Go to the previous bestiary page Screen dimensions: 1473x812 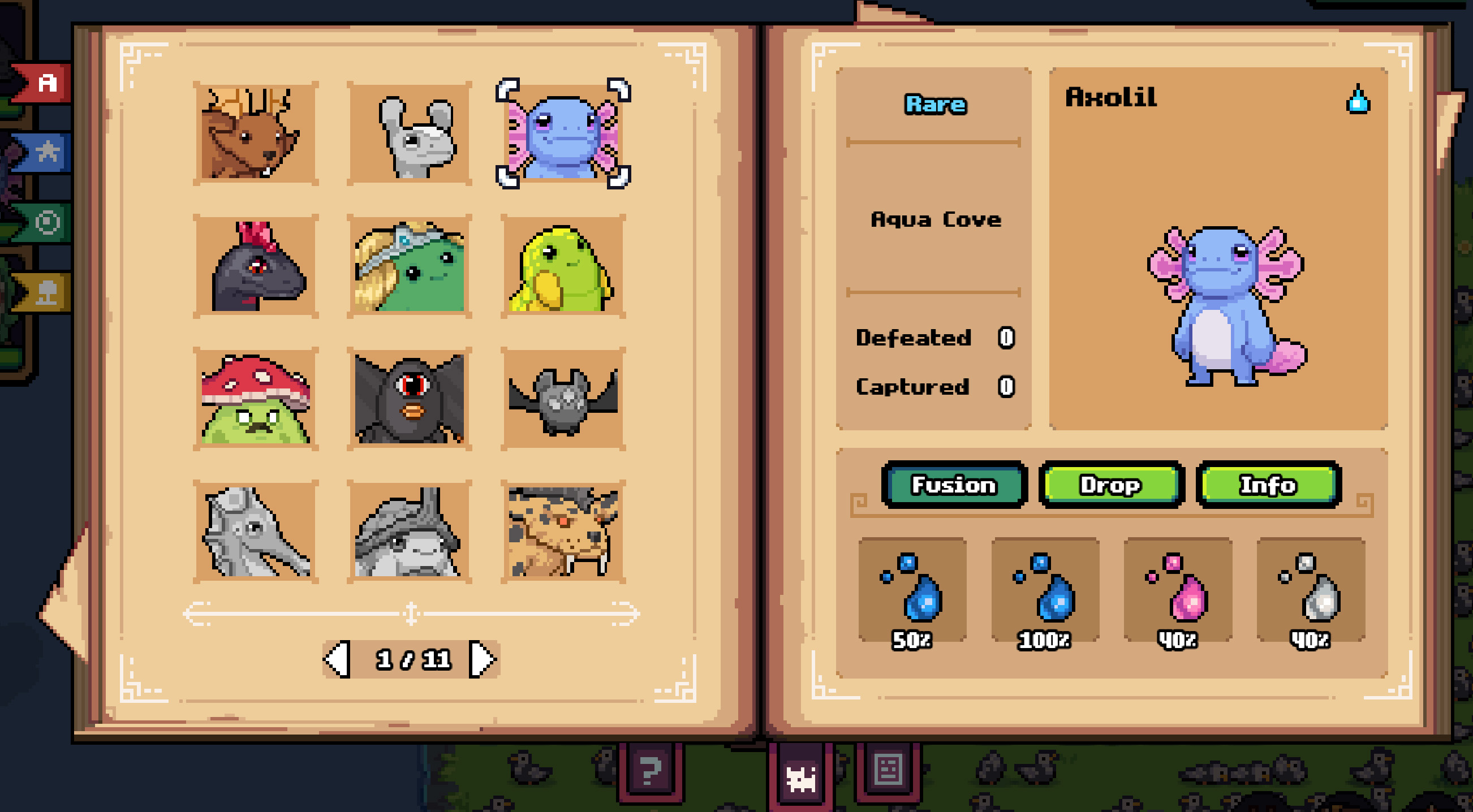337,659
